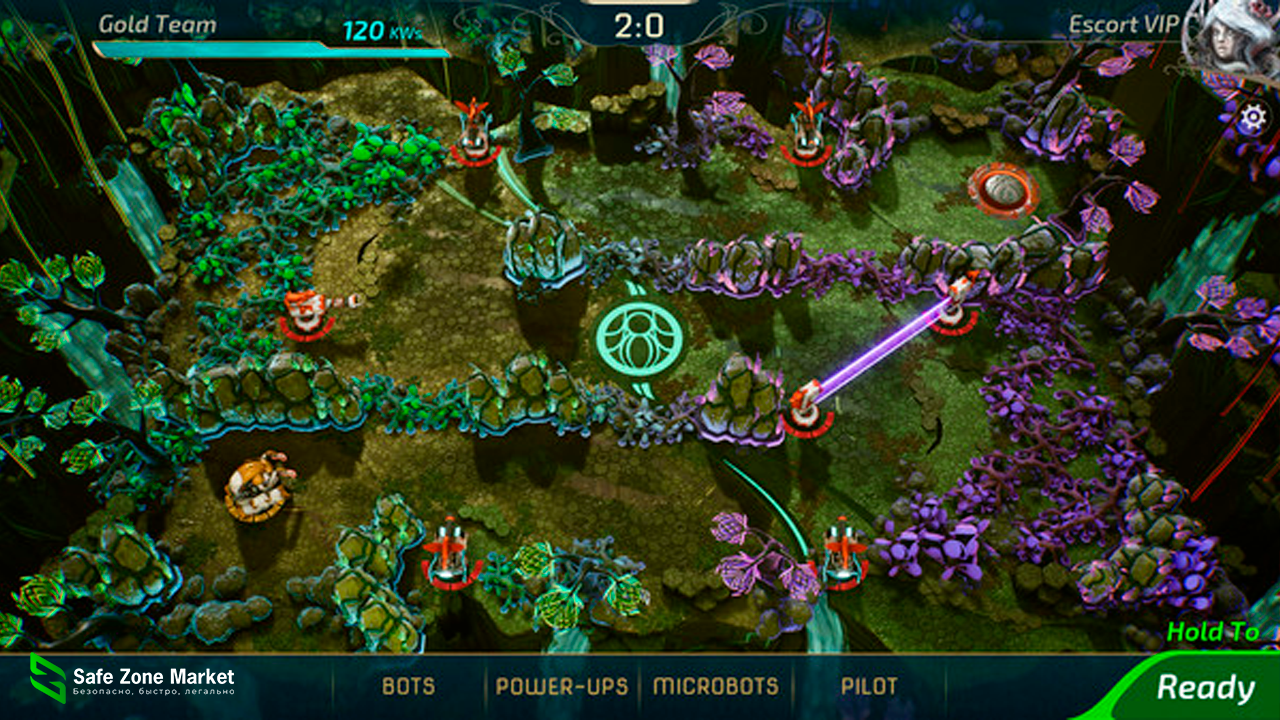Select the MICROBOTS tab

[715, 687]
